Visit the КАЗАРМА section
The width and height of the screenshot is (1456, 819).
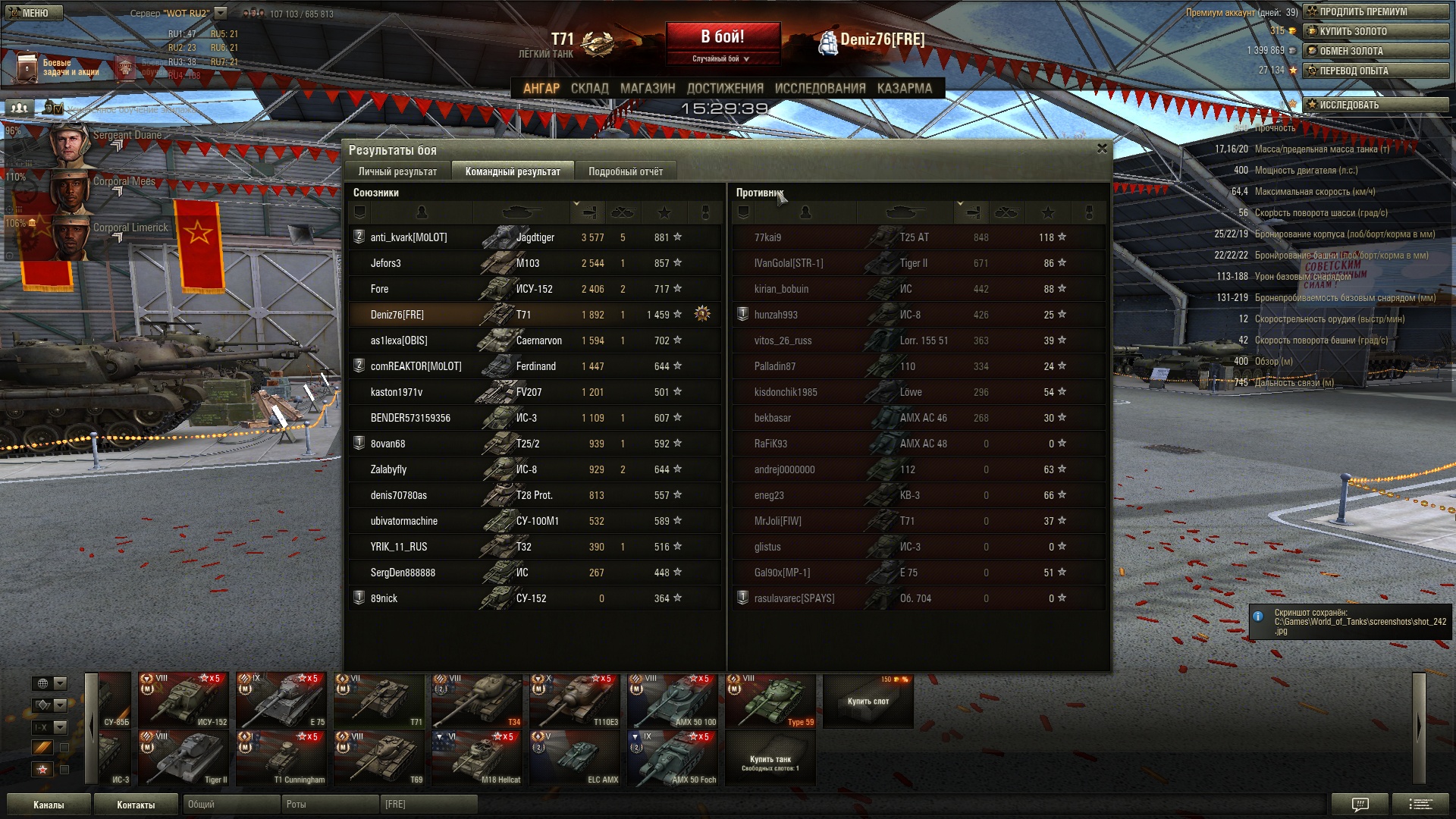904,88
